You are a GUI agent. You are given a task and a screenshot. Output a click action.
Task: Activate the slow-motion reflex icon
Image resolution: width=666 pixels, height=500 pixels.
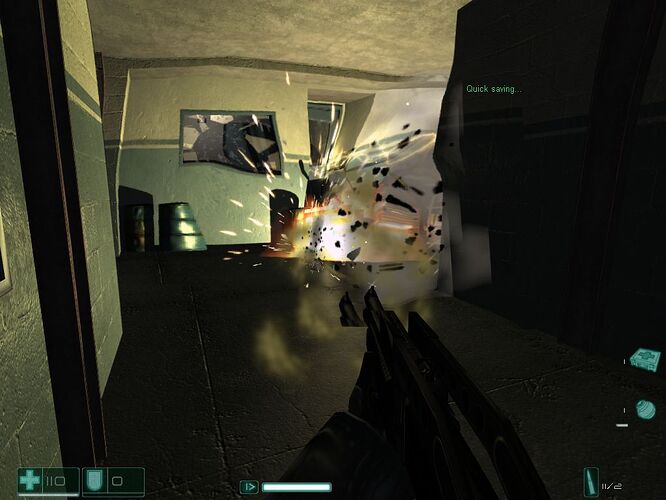pyautogui.click(x=249, y=487)
